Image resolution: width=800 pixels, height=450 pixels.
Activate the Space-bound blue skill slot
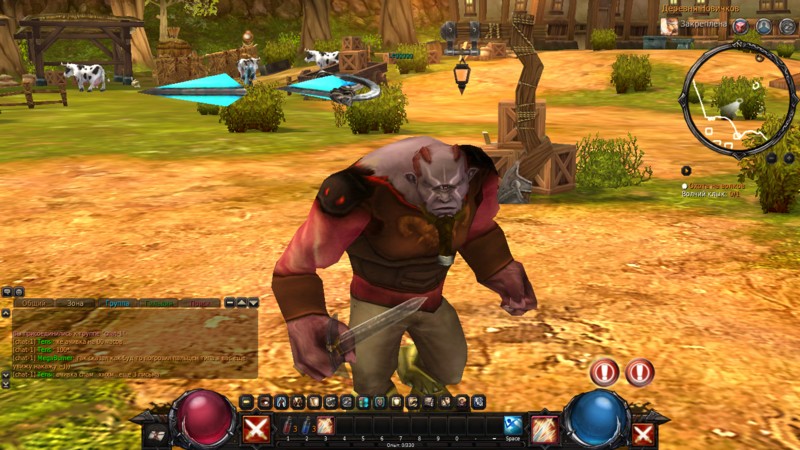(513, 425)
